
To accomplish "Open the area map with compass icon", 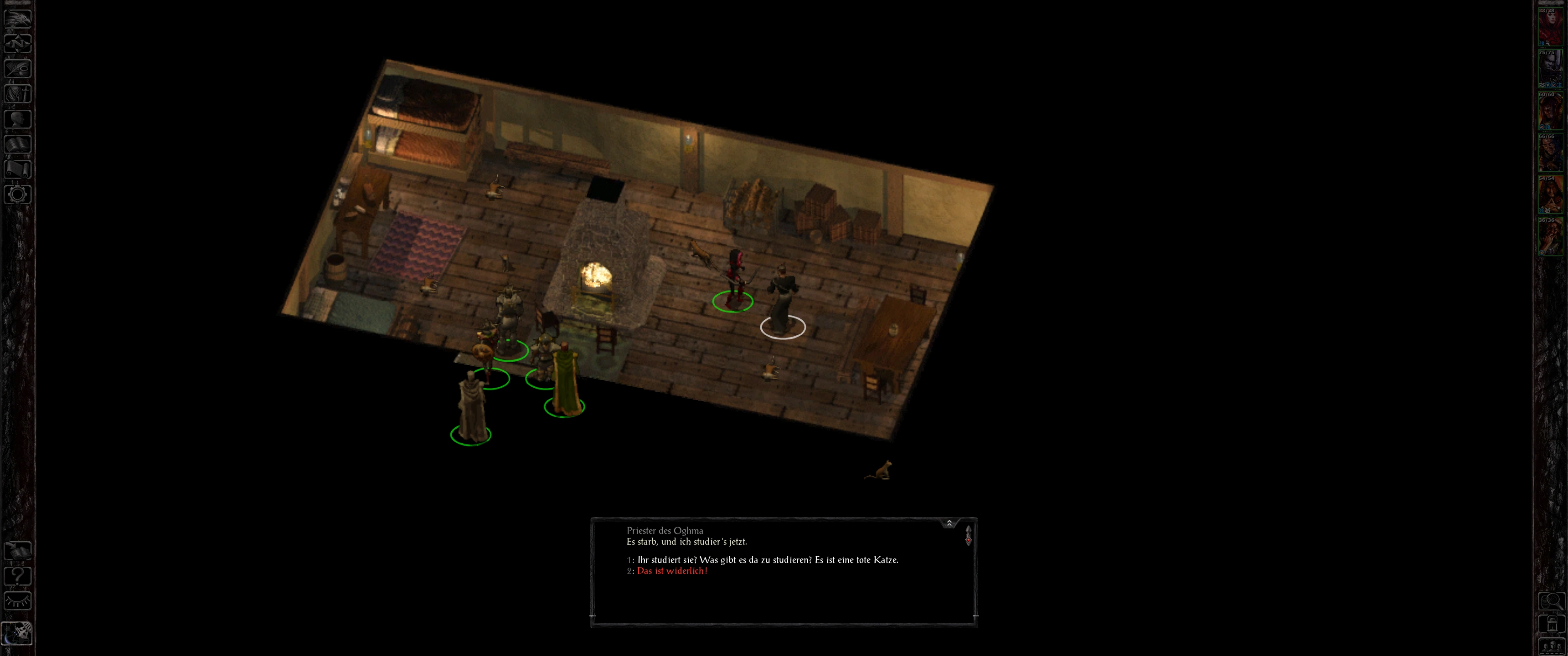I will [x=18, y=43].
